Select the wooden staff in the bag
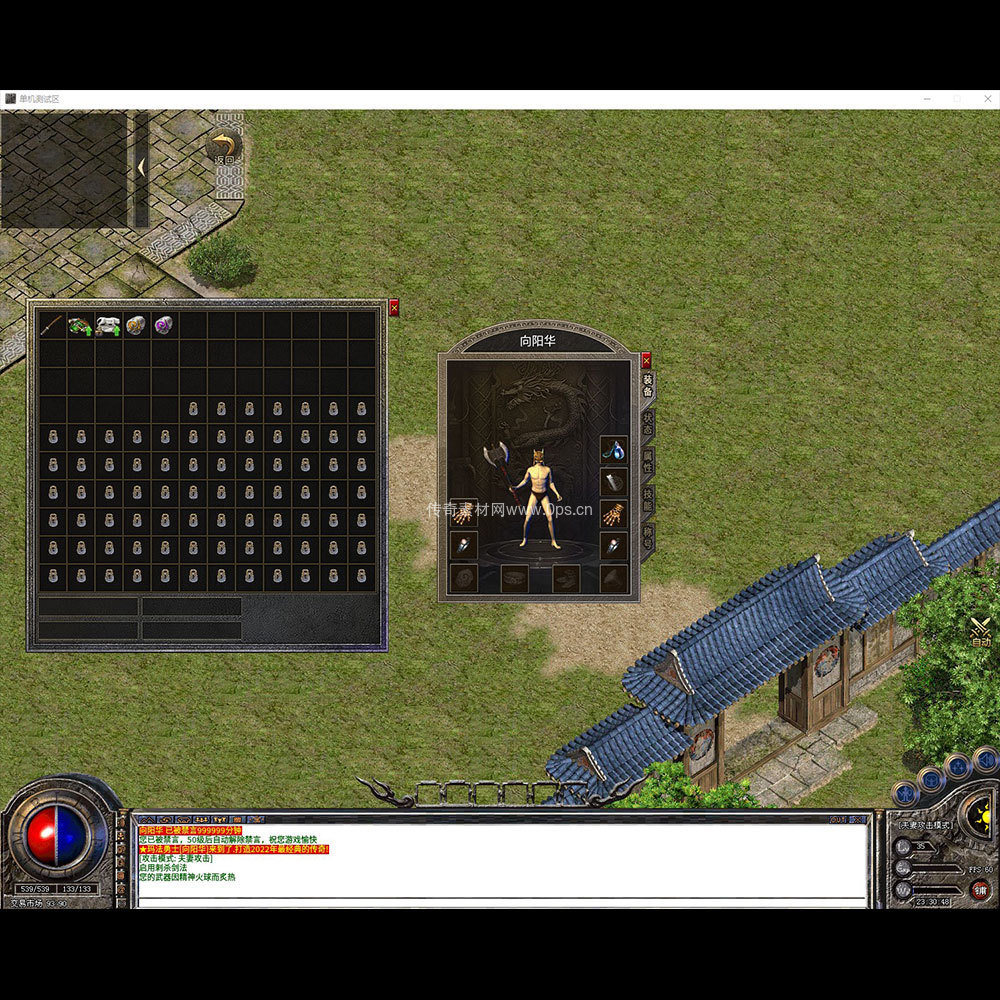The height and width of the screenshot is (1000, 1000). pyautogui.click(x=52, y=325)
